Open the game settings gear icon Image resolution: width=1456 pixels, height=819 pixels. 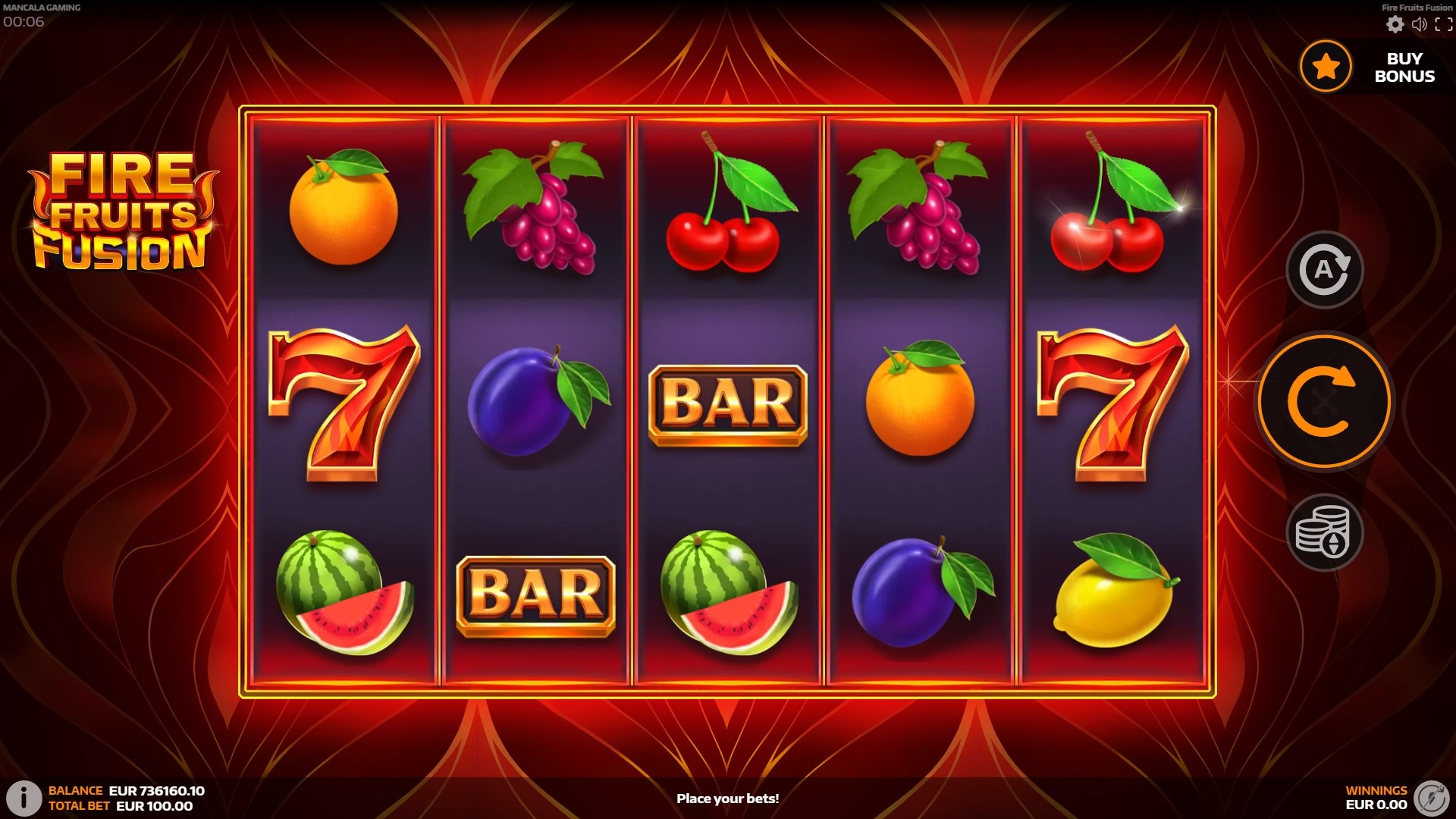click(1394, 24)
